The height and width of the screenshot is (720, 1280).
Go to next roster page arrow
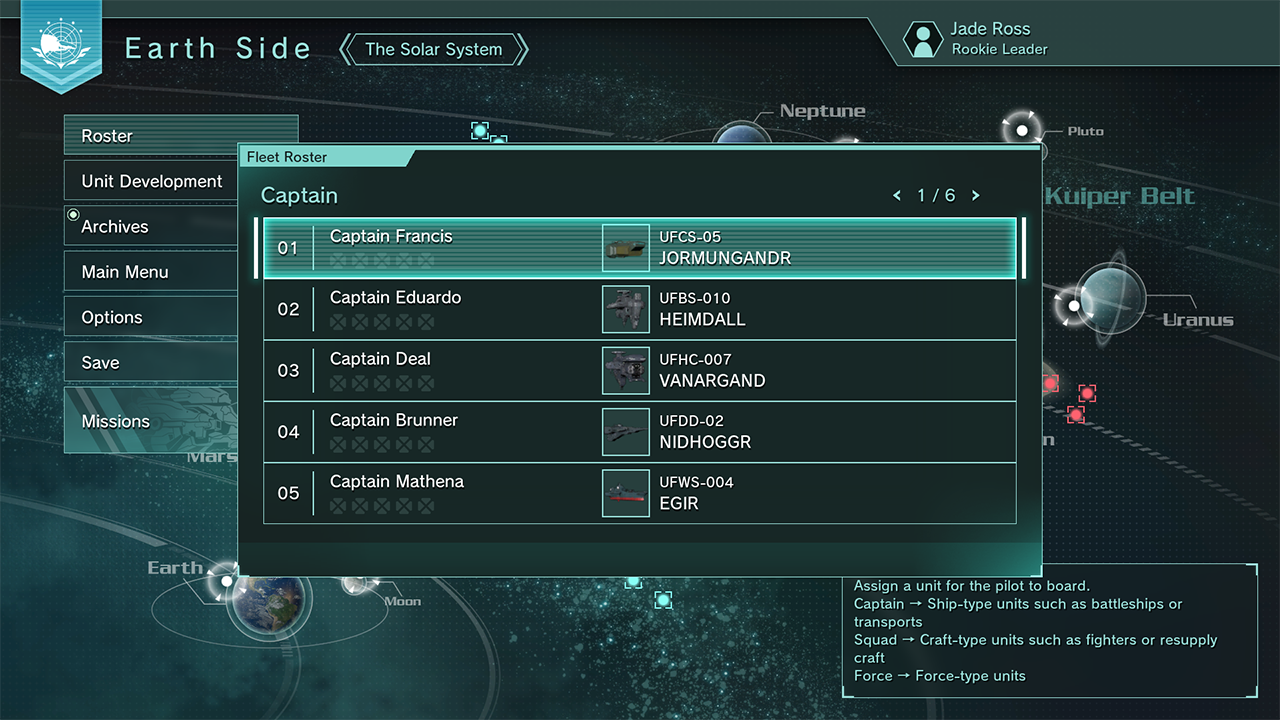976,196
